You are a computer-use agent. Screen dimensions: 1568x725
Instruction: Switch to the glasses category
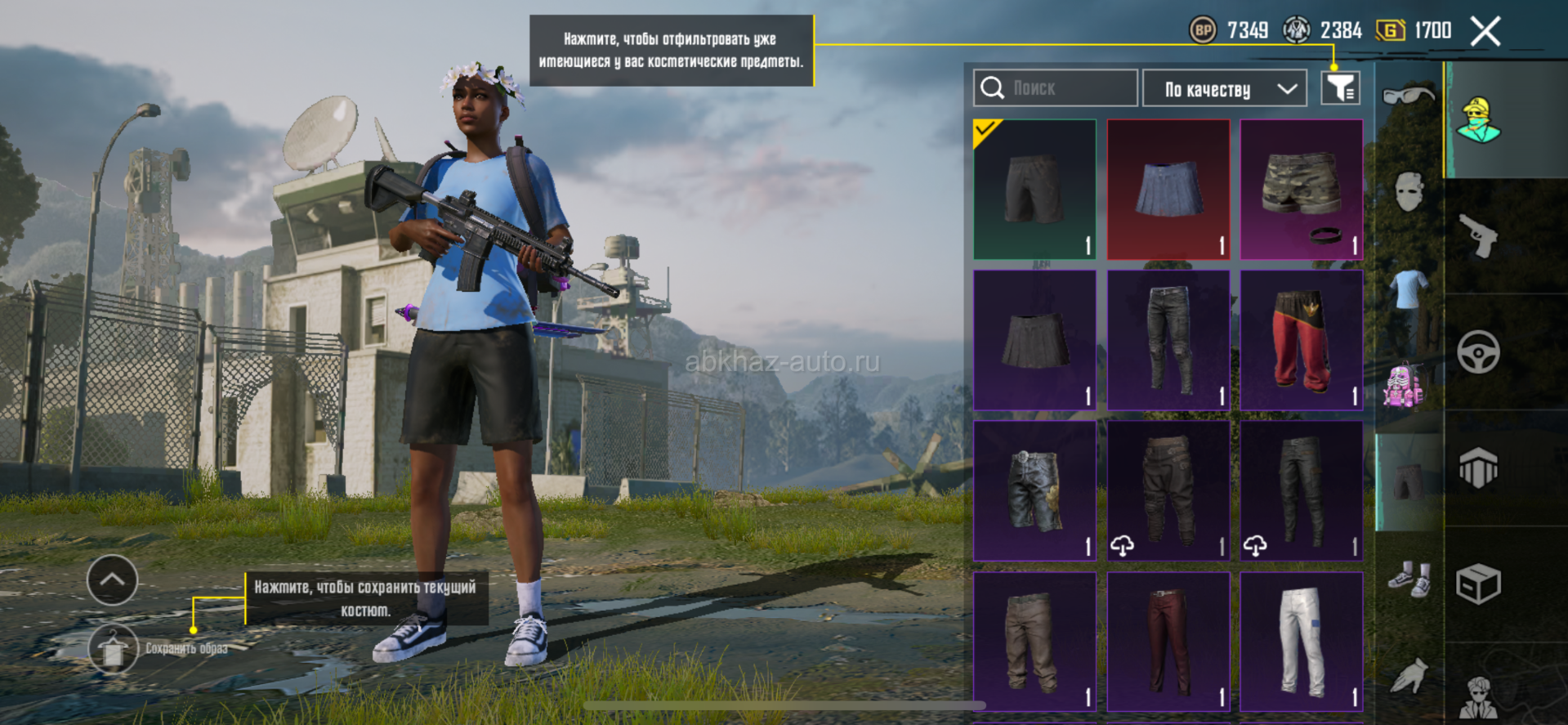(1408, 96)
